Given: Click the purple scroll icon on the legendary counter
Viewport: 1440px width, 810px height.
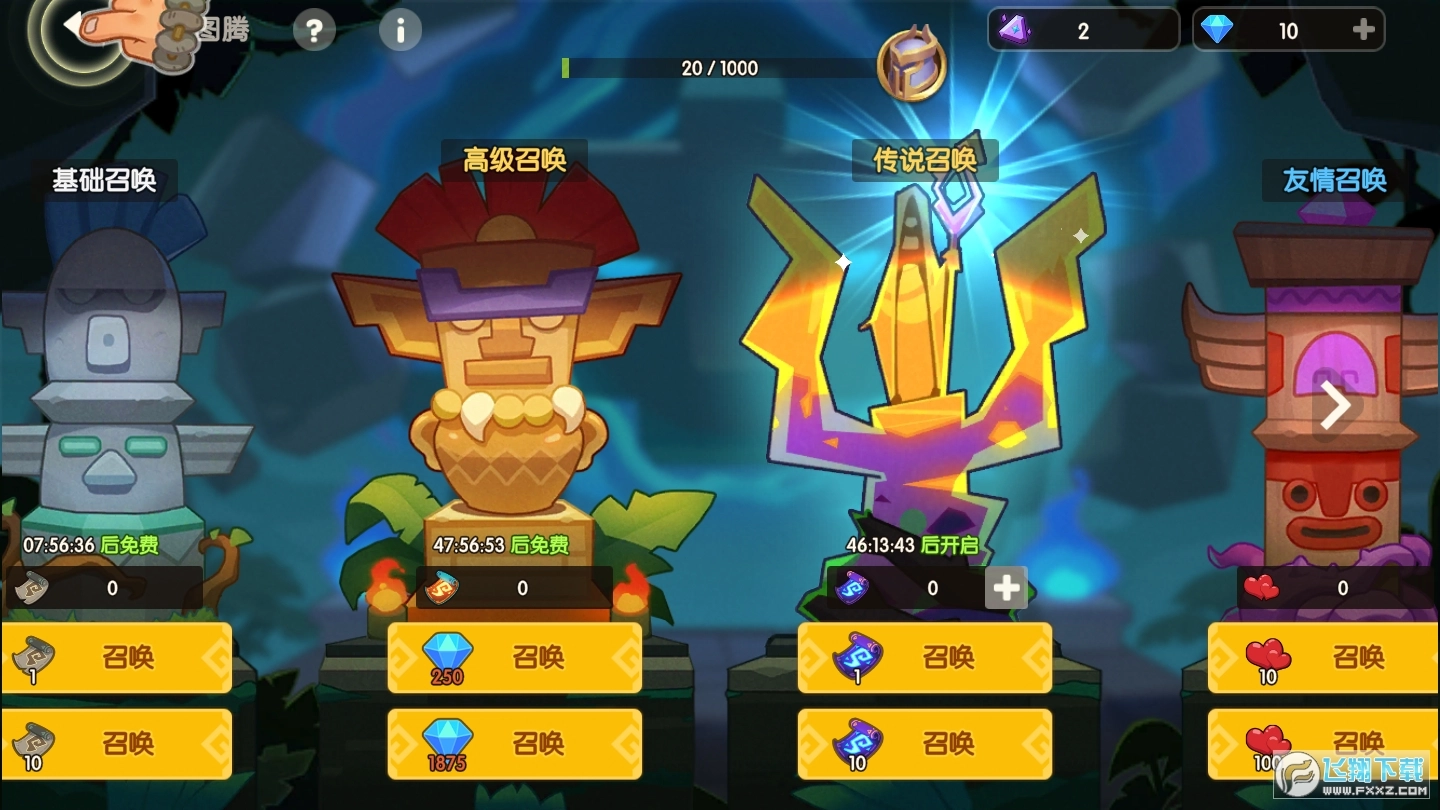Looking at the screenshot, I should tap(853, 588).
